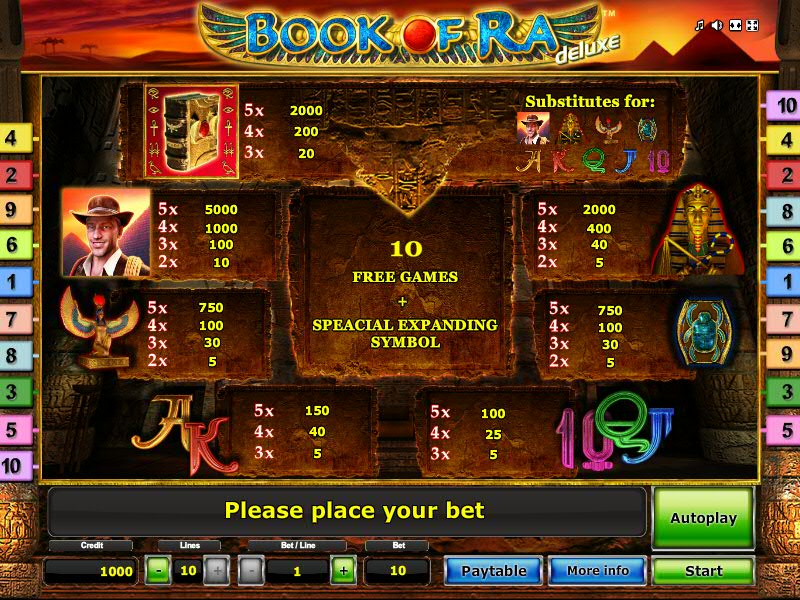
Task: Raise the Bet / Line amount
Action: tap(342, 571)
